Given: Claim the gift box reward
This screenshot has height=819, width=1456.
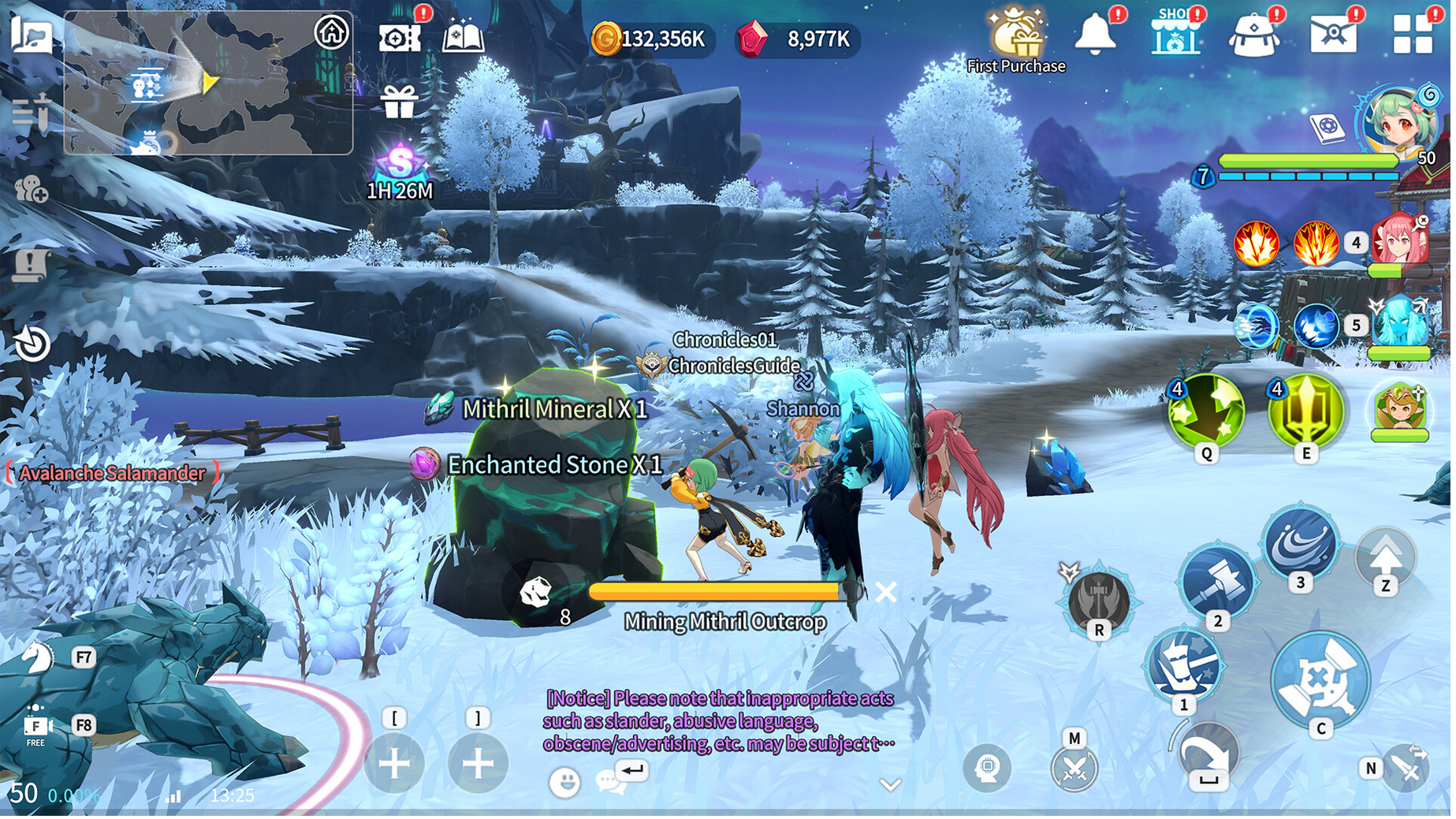Looking at the screenshot, I should click(399, 102).
